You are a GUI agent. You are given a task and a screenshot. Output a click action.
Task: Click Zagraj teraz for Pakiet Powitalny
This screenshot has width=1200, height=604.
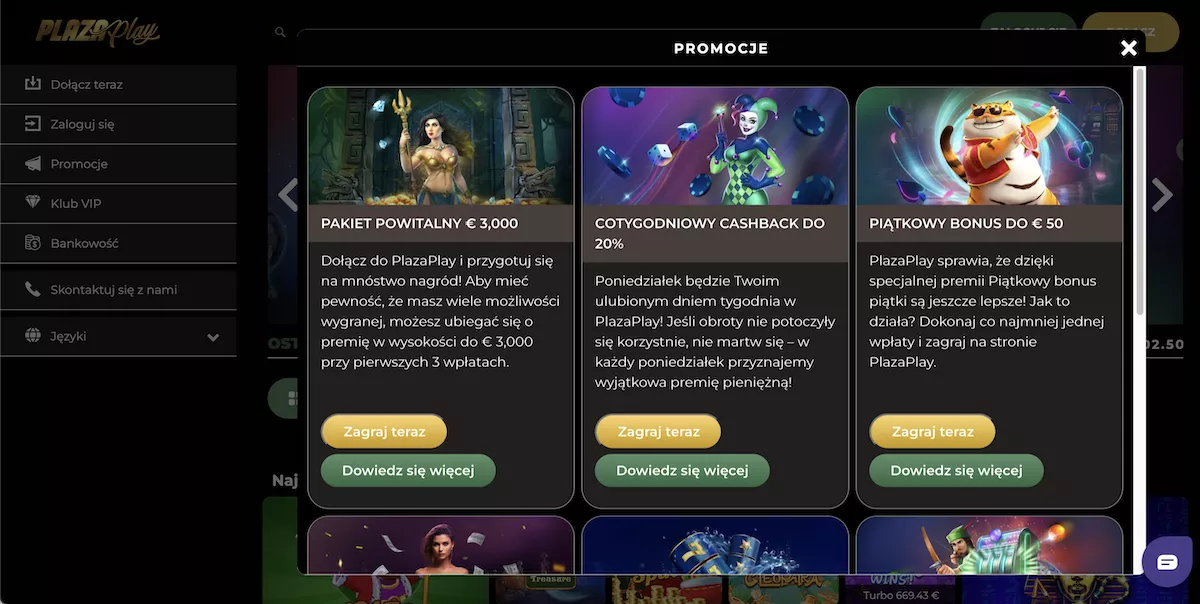pos(384,432)
